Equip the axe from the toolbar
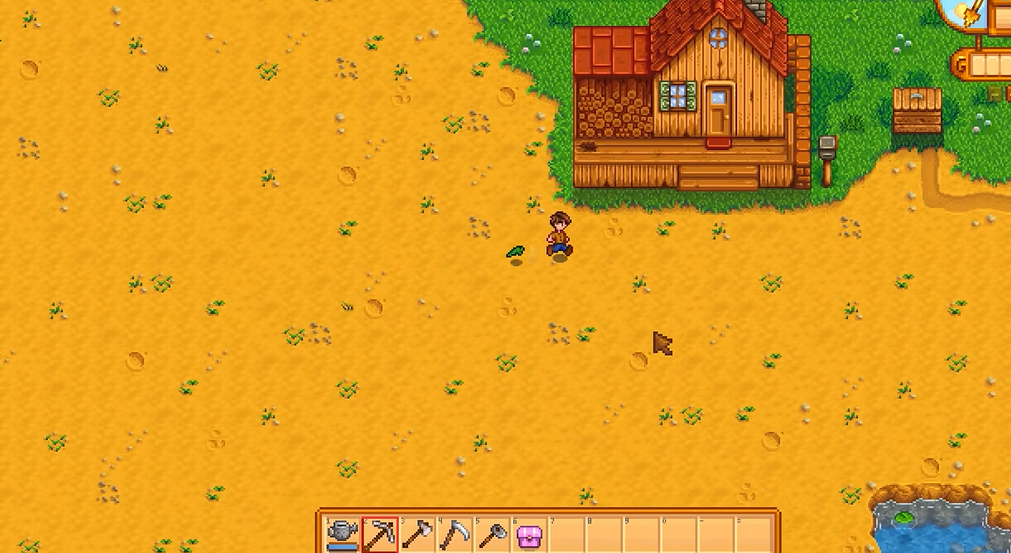This screenshot has height=553, width=1011. tap(417, 535)
